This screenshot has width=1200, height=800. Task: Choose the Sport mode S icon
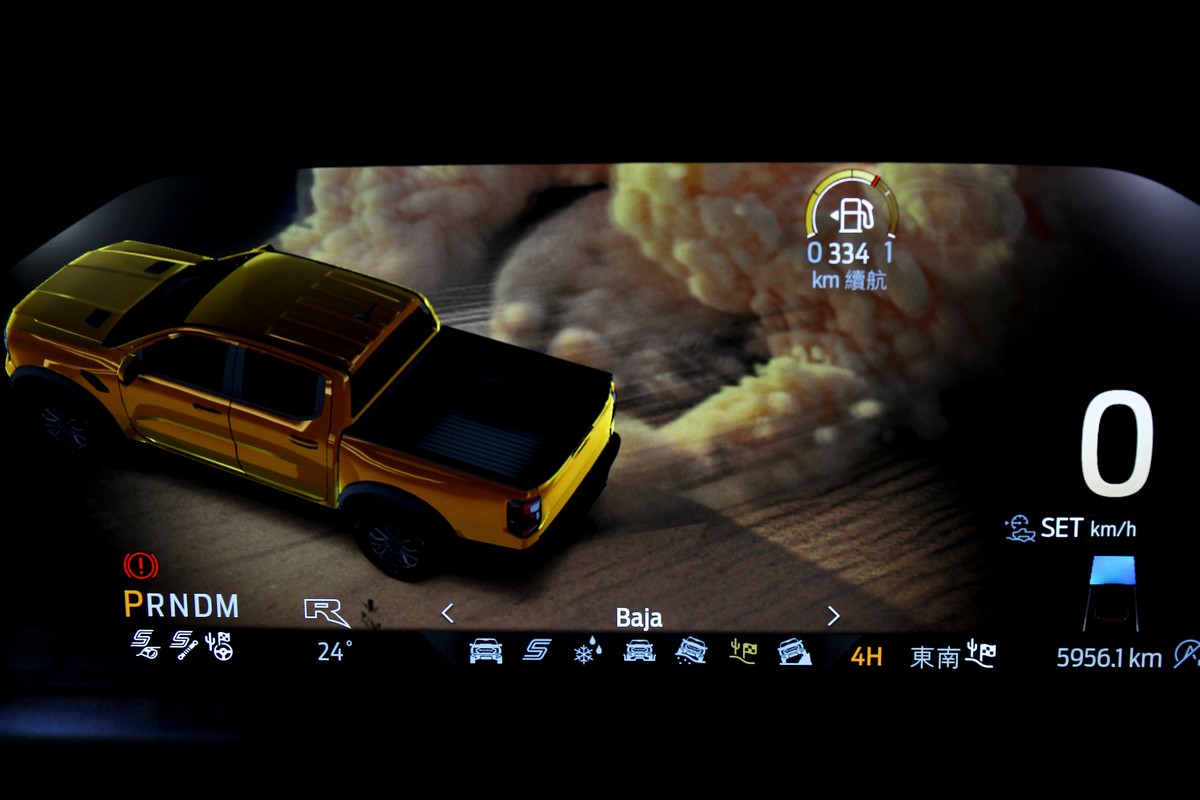(537, 651)
